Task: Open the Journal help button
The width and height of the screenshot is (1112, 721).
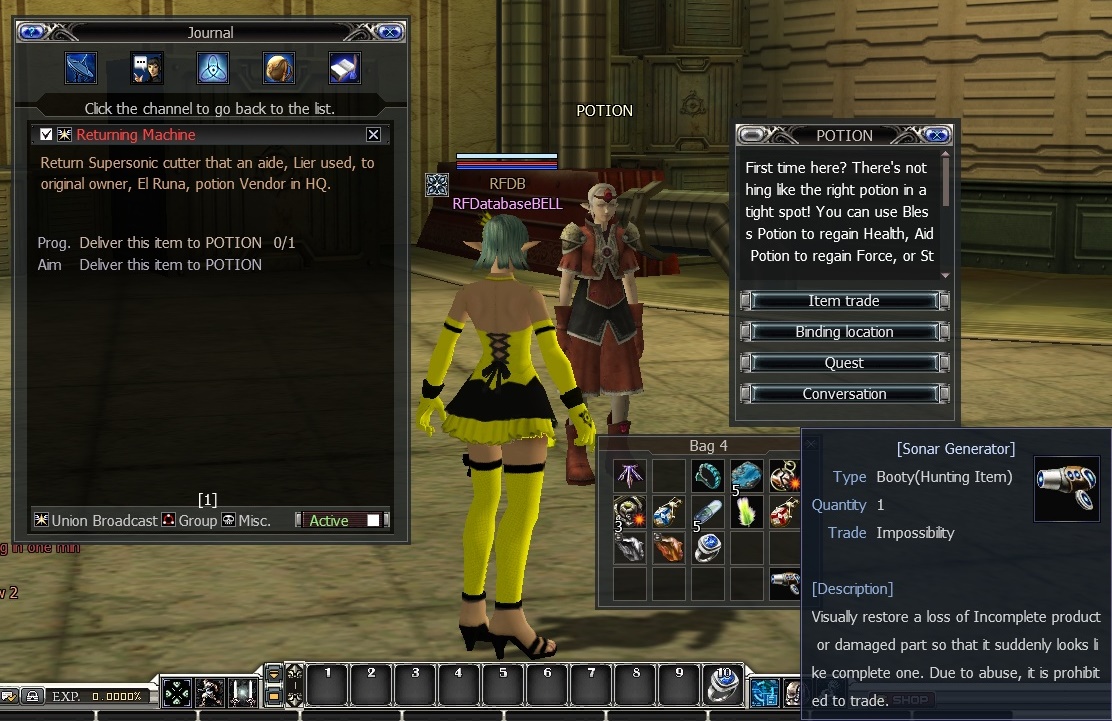Action: (33, 32)
